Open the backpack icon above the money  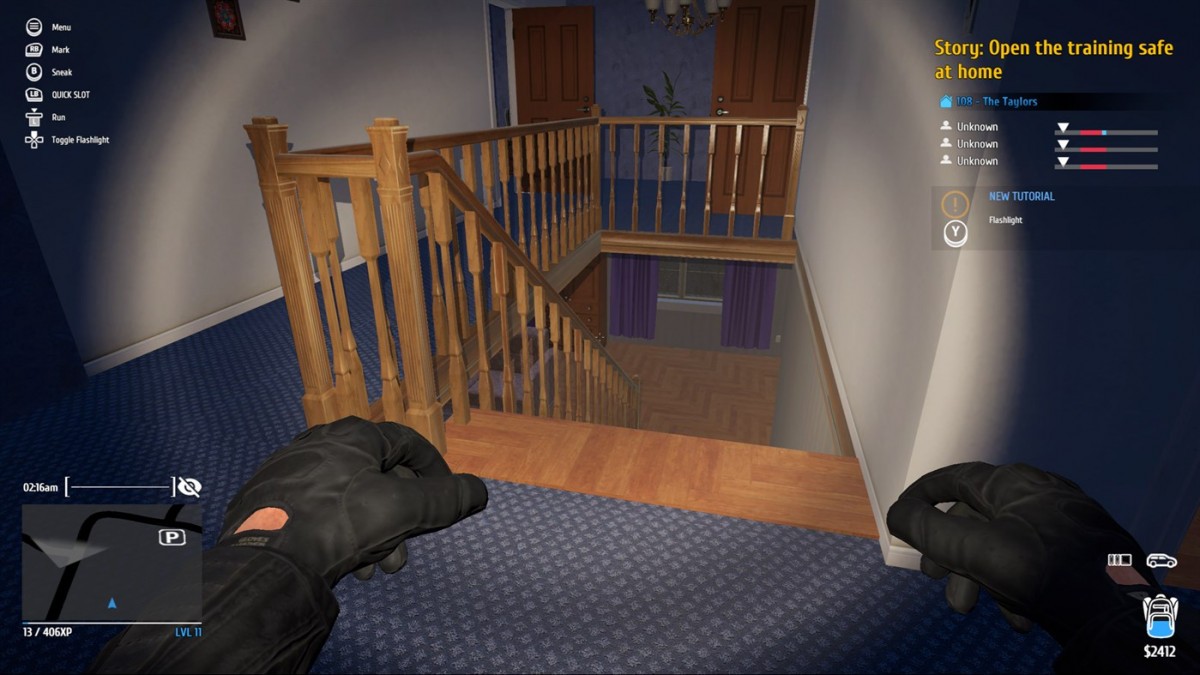(x=1160, y=616)
